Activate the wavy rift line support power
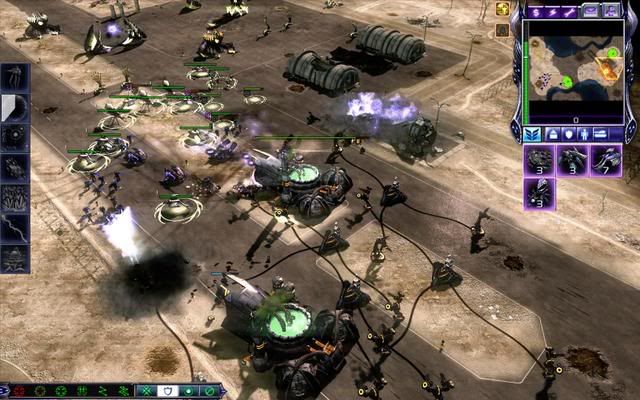 [x=15, y=229]
